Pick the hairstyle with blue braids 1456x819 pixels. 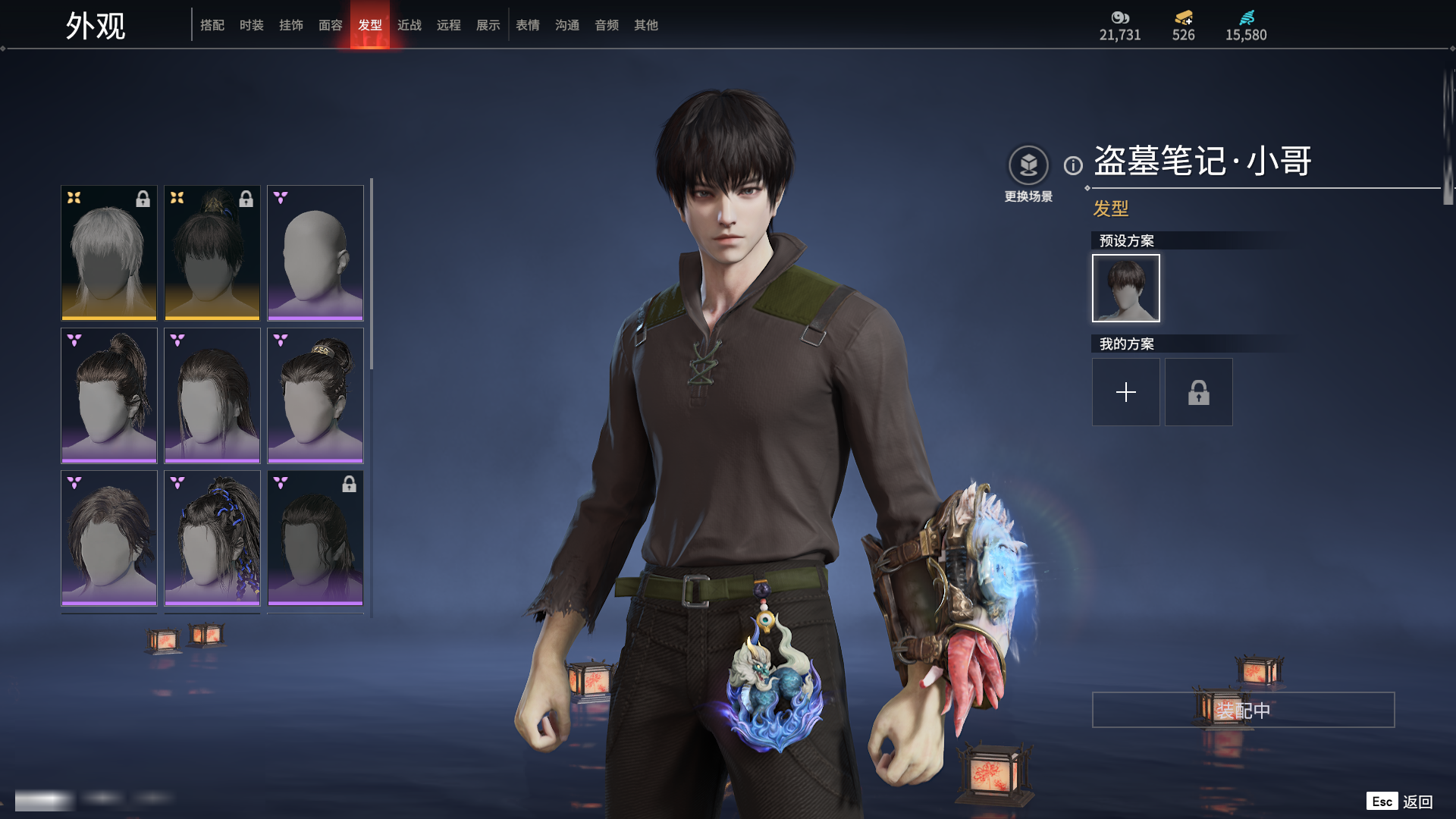pyautogui.click(x=212, y=538)
